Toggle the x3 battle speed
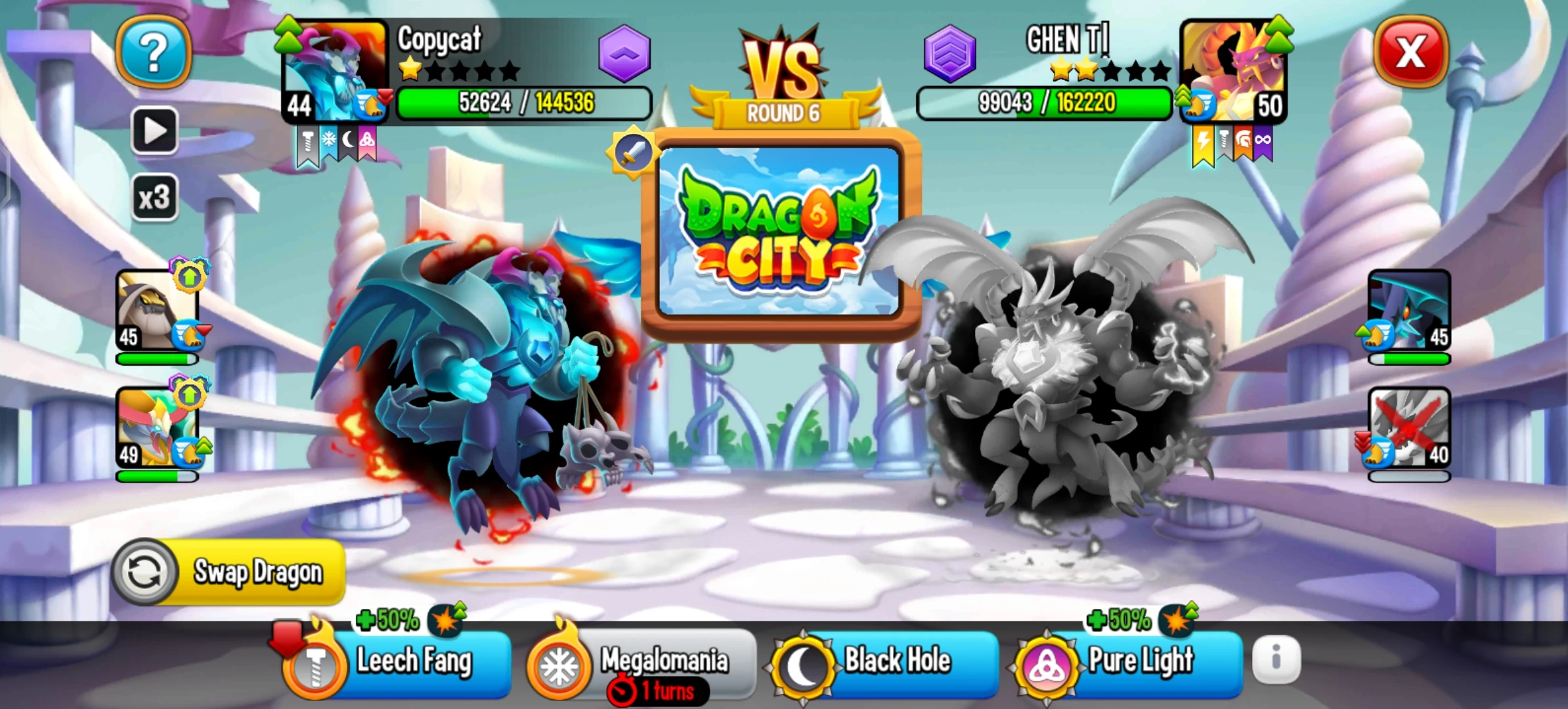This screenshot has width=1568, height=709. [x=156, y=196]
